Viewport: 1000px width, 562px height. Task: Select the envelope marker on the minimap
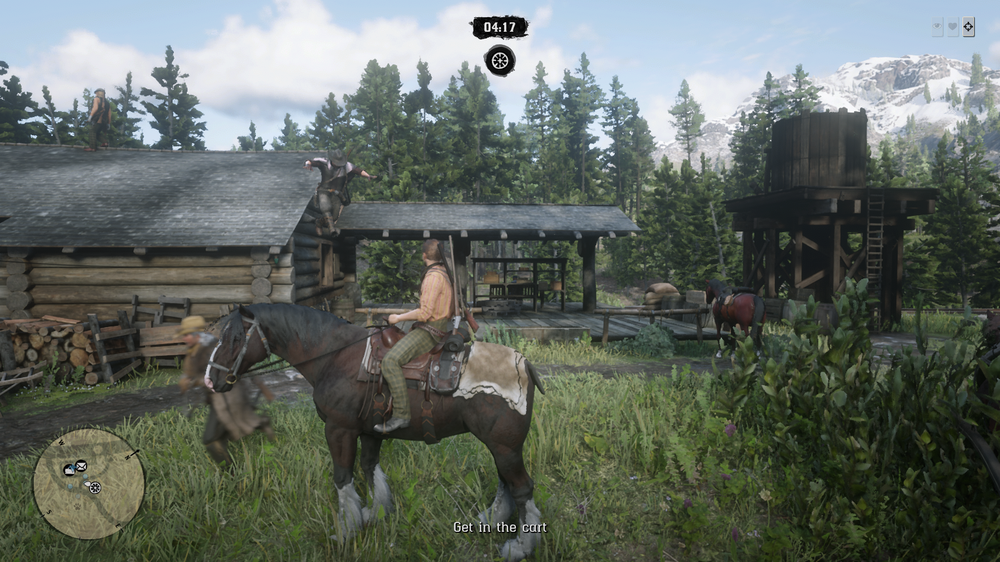coord(80,466)
